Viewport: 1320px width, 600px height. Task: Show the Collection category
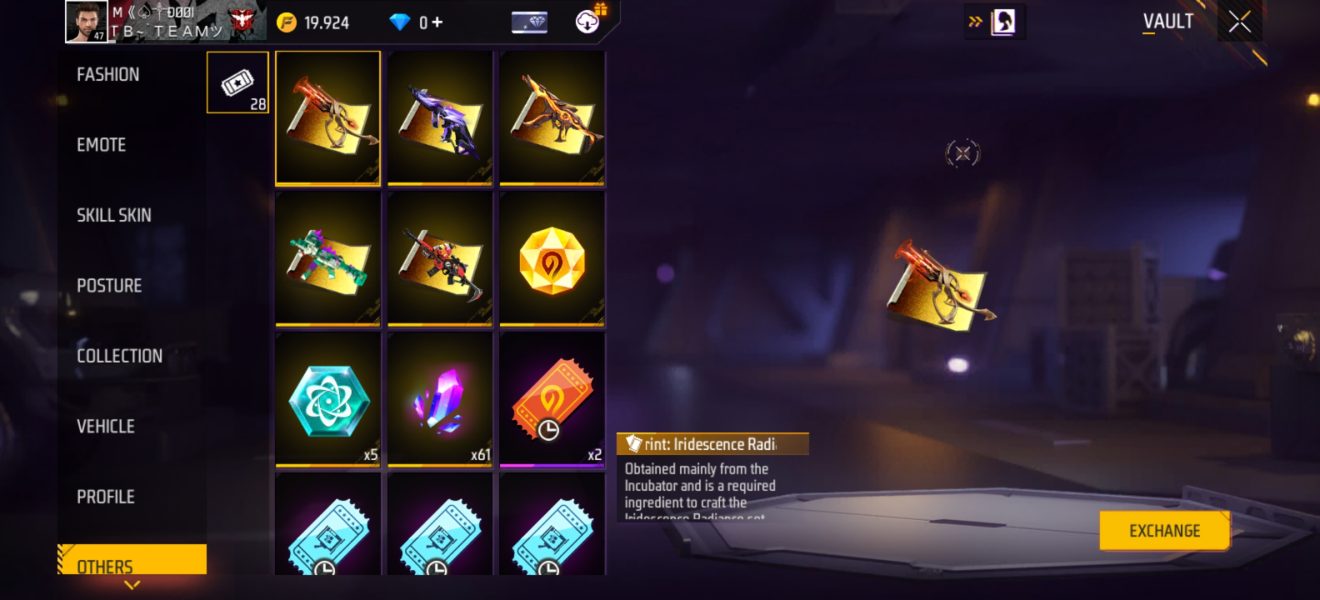coord(119,356)
